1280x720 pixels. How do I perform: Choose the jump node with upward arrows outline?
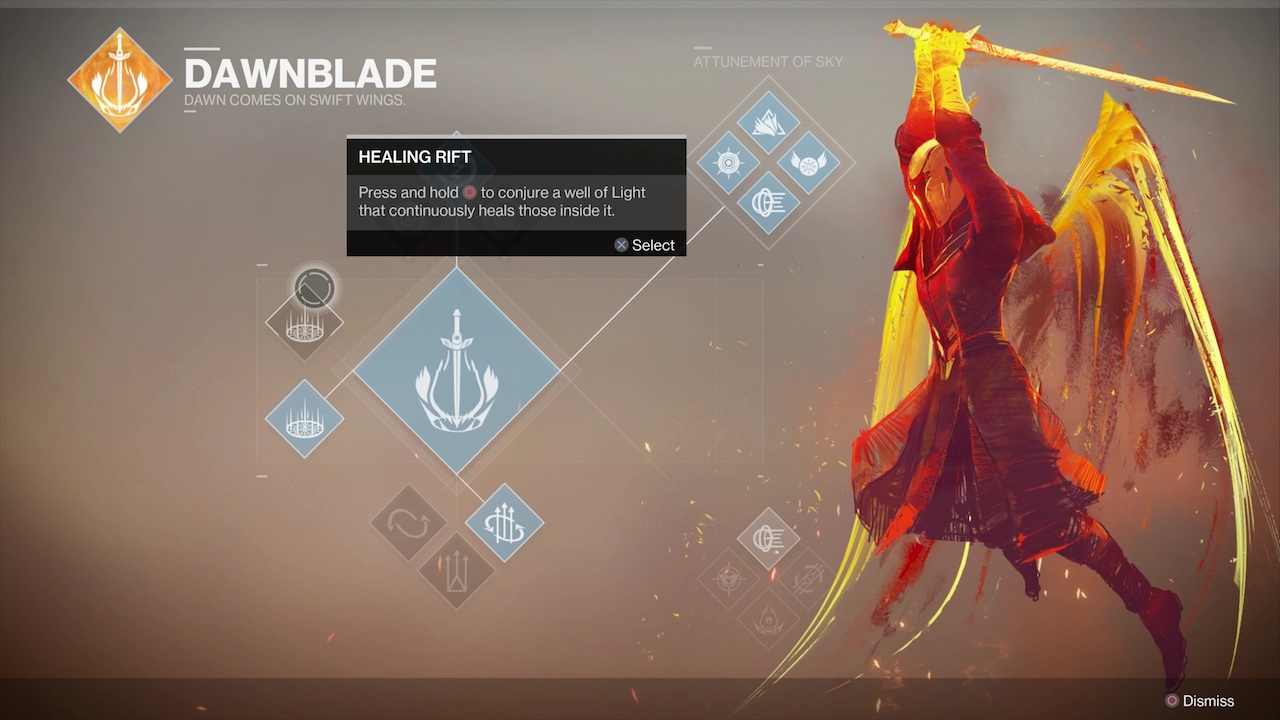pos(456,571)
